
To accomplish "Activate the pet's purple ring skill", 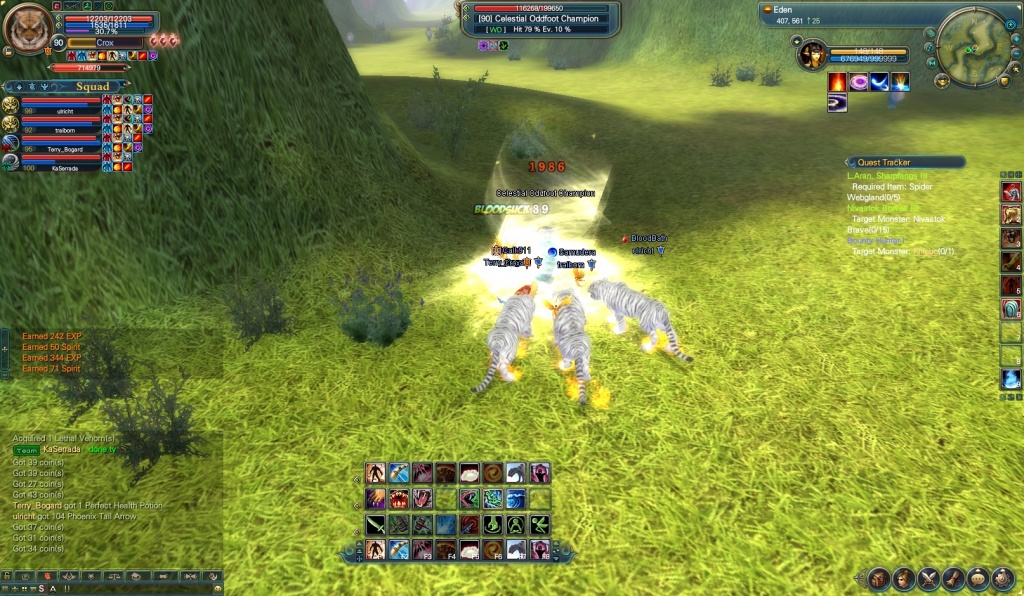I will tap(858, 82).
